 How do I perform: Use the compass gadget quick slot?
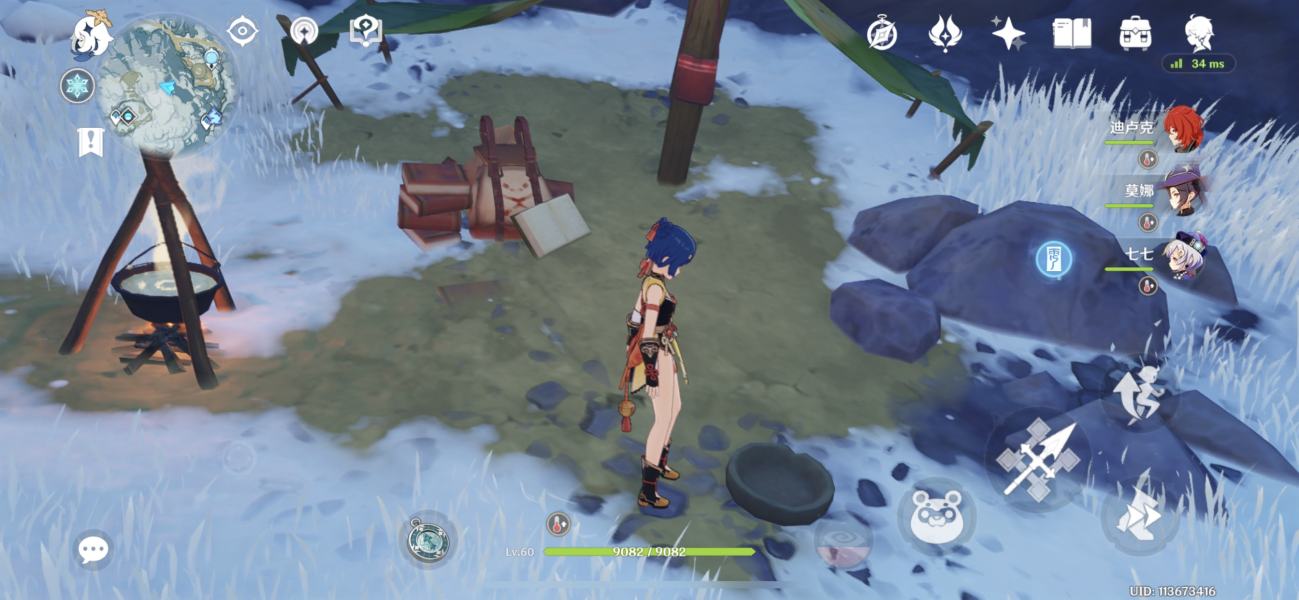pyautogui.click(x=428, y=540)
